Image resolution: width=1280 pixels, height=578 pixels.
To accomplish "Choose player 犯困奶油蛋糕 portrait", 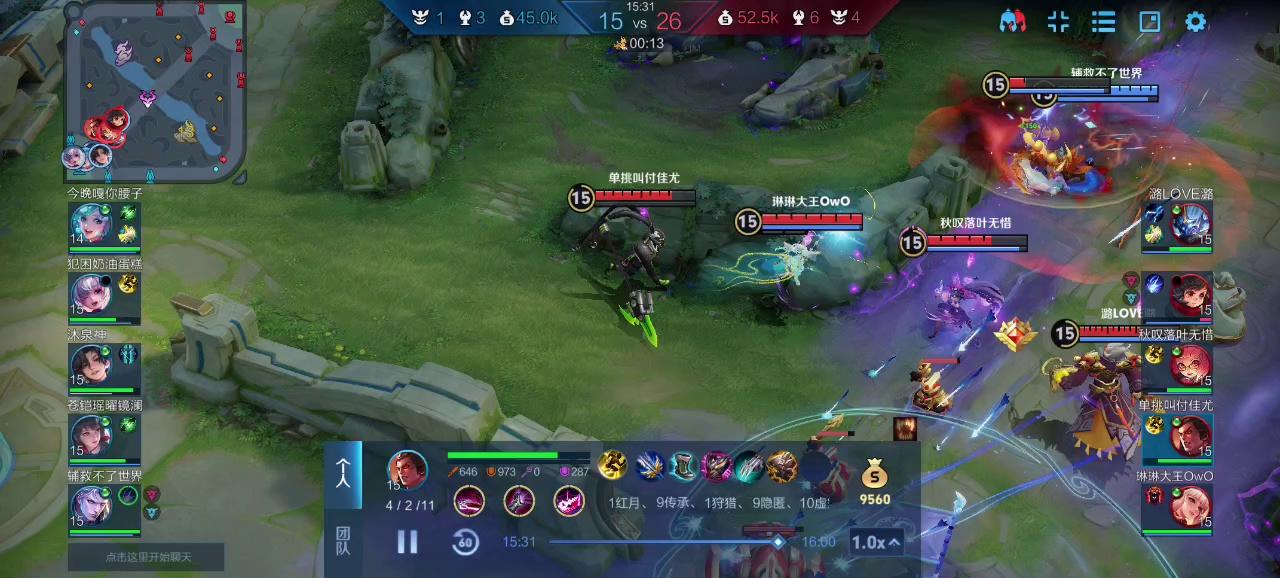I will pos(92,295).
